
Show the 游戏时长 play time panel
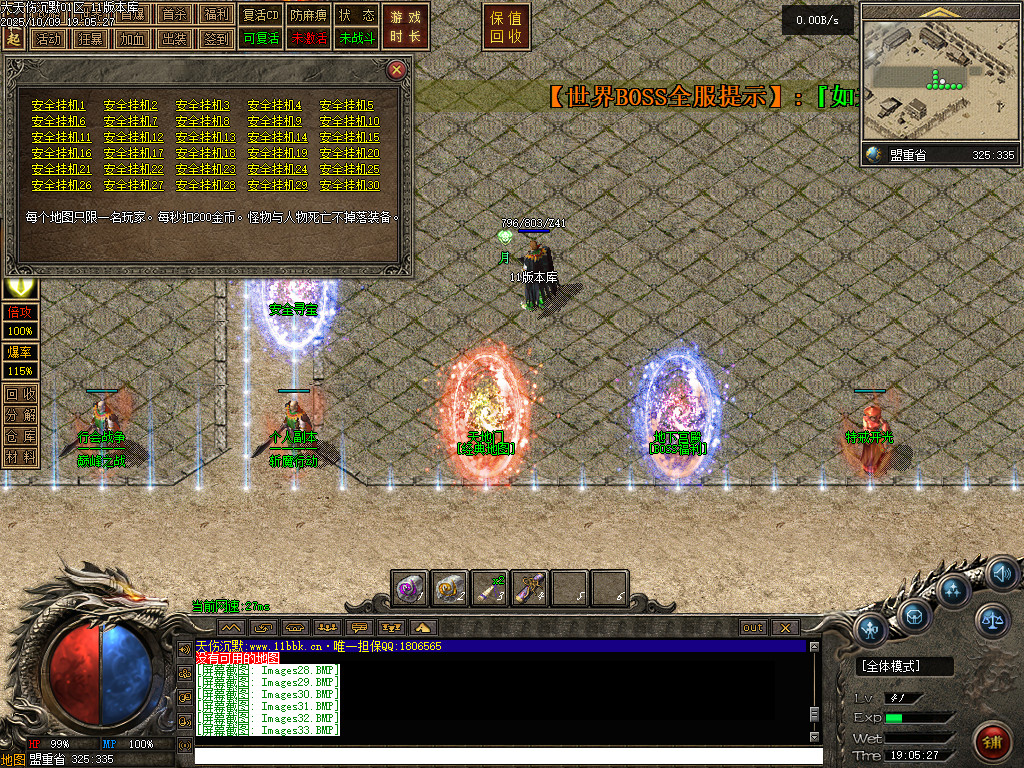(x=405, y=27)
